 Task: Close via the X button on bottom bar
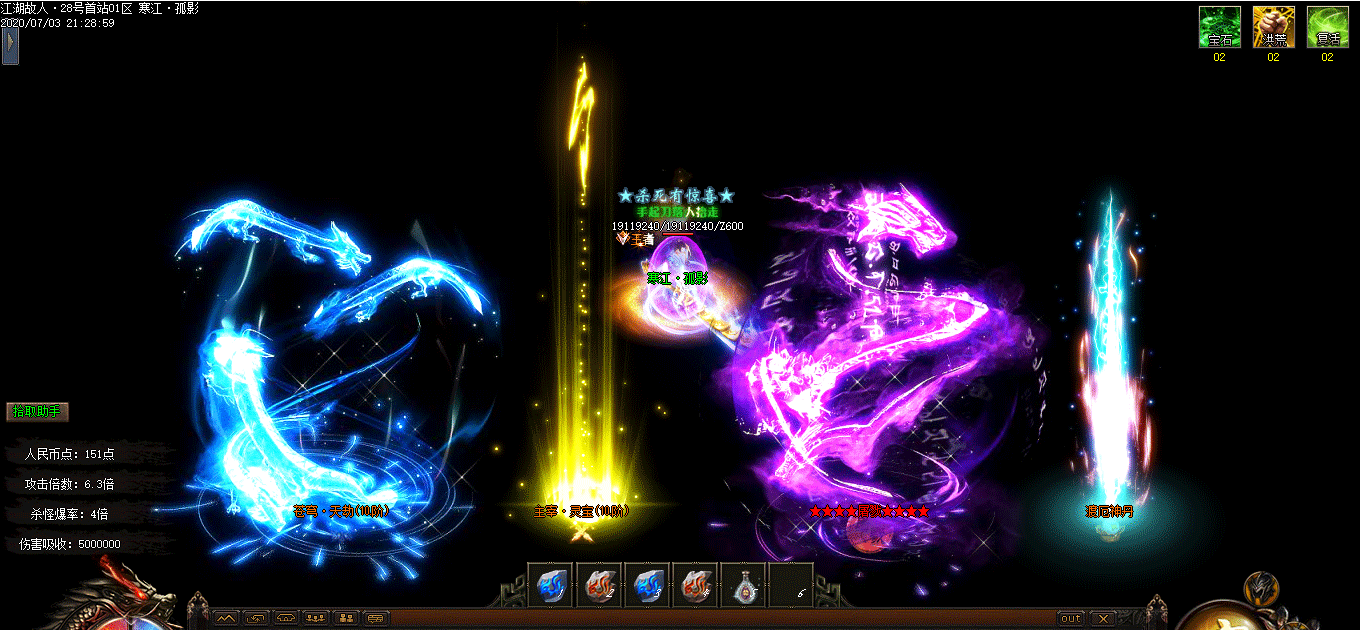(x=1102, y=618)
